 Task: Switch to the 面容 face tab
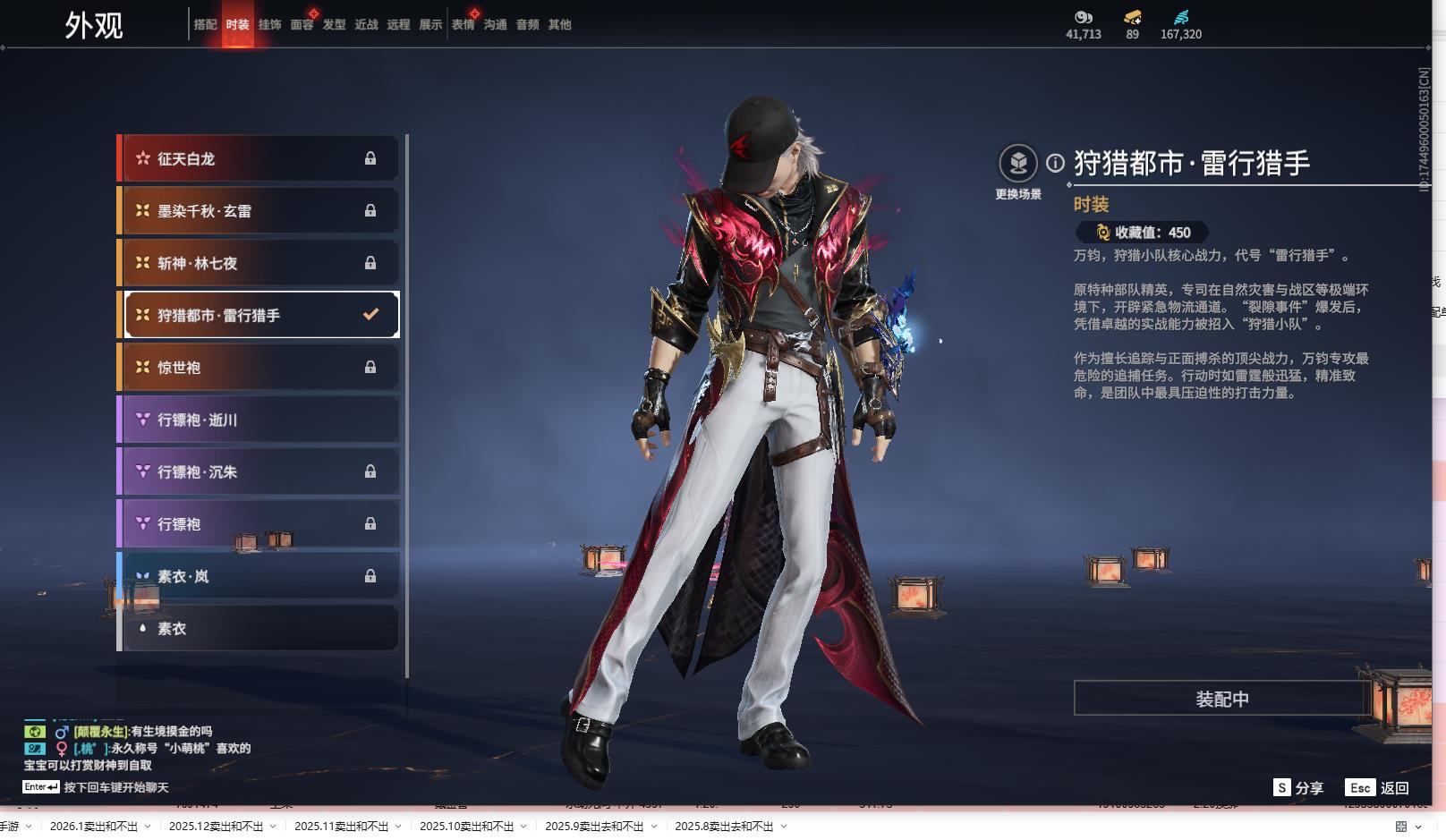coord(302,25)
